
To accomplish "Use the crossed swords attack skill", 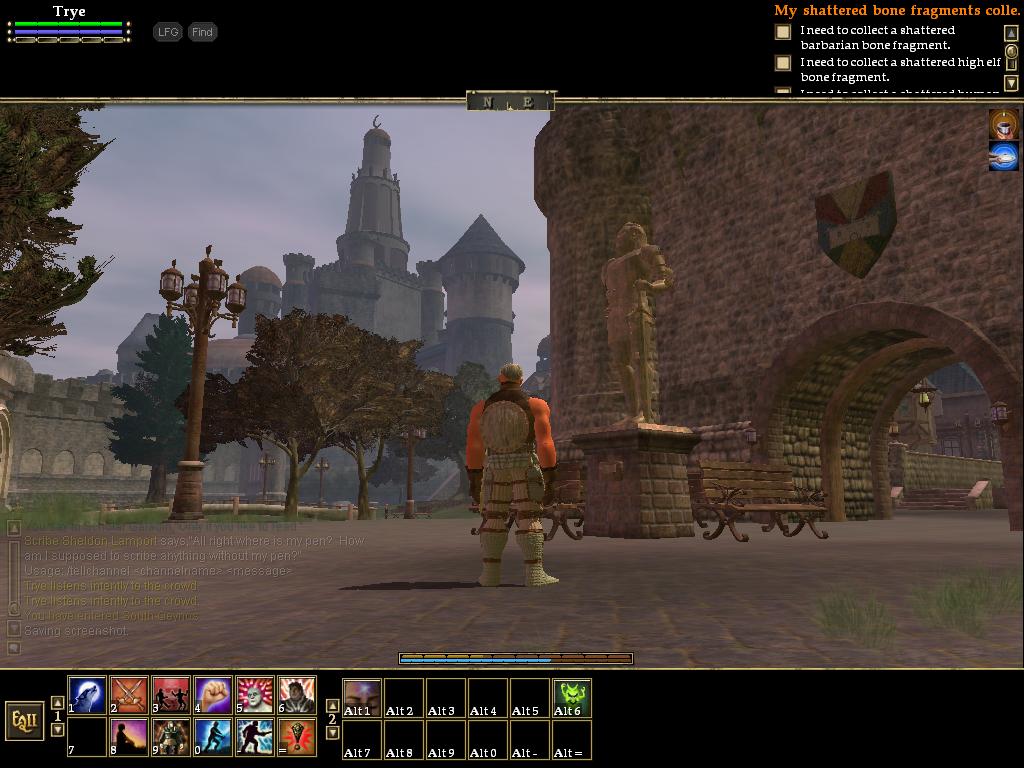I will (x=129, y=696).
